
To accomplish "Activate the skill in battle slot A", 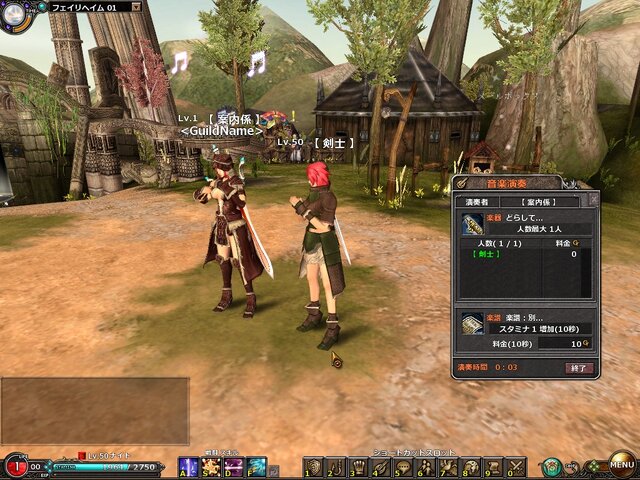I will coord(187,467).
